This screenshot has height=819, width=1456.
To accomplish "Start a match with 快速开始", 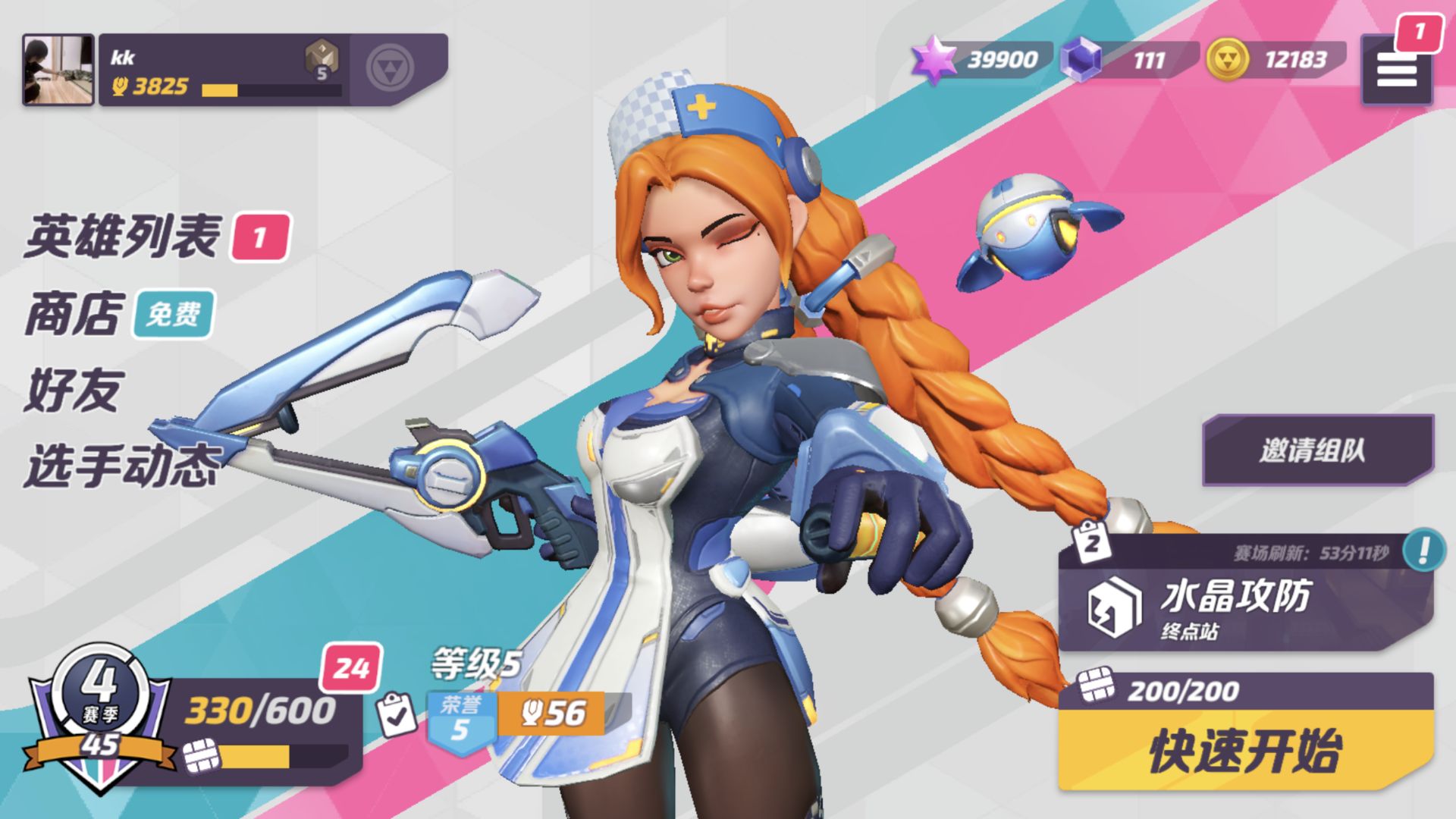I will point(1245,751).
